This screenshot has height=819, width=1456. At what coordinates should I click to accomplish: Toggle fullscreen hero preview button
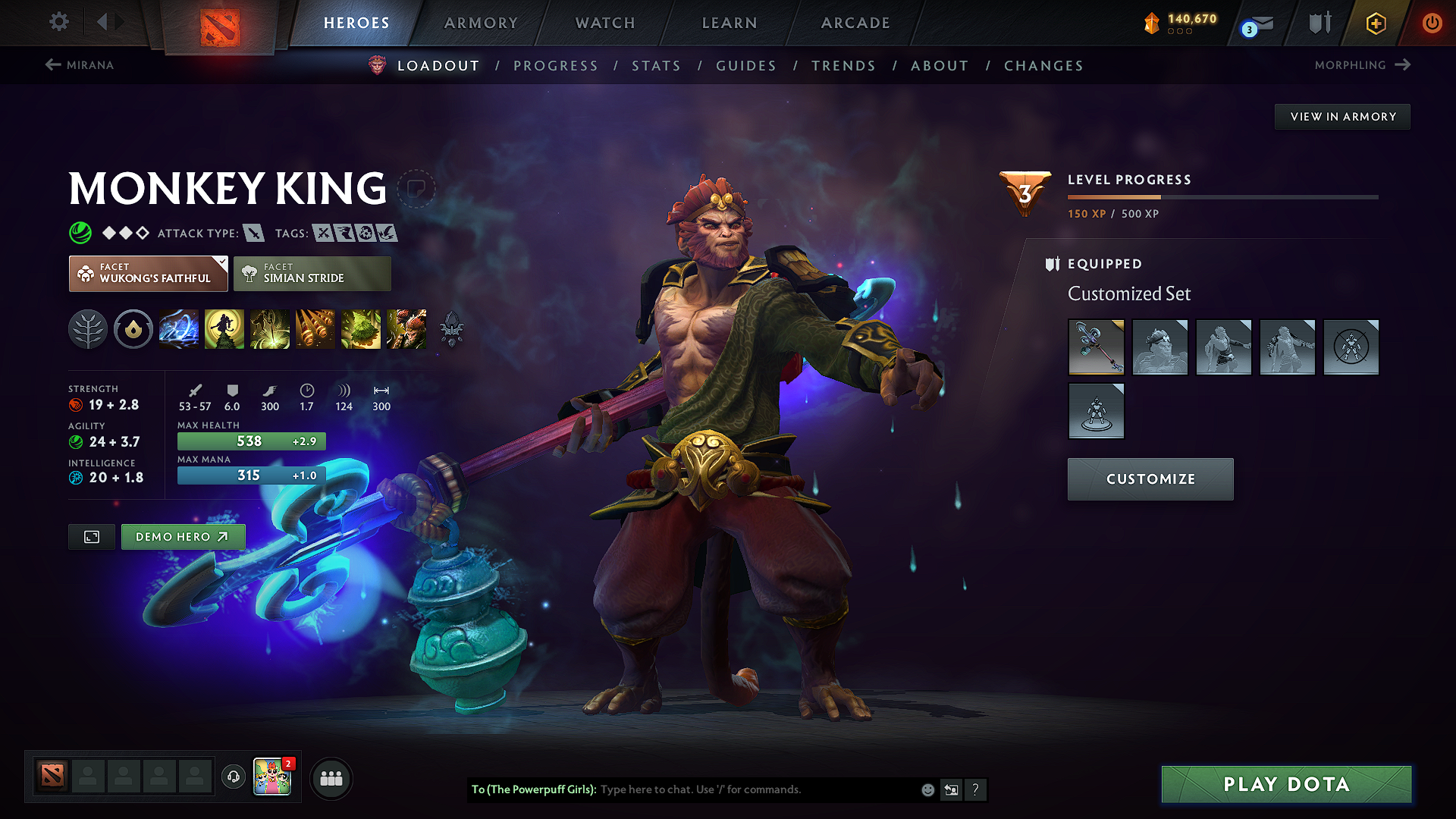click(91, 537)
